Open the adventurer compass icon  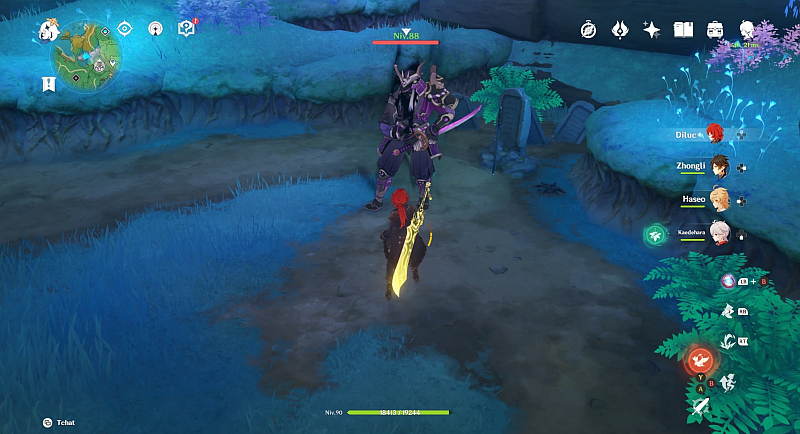[588, 30]
